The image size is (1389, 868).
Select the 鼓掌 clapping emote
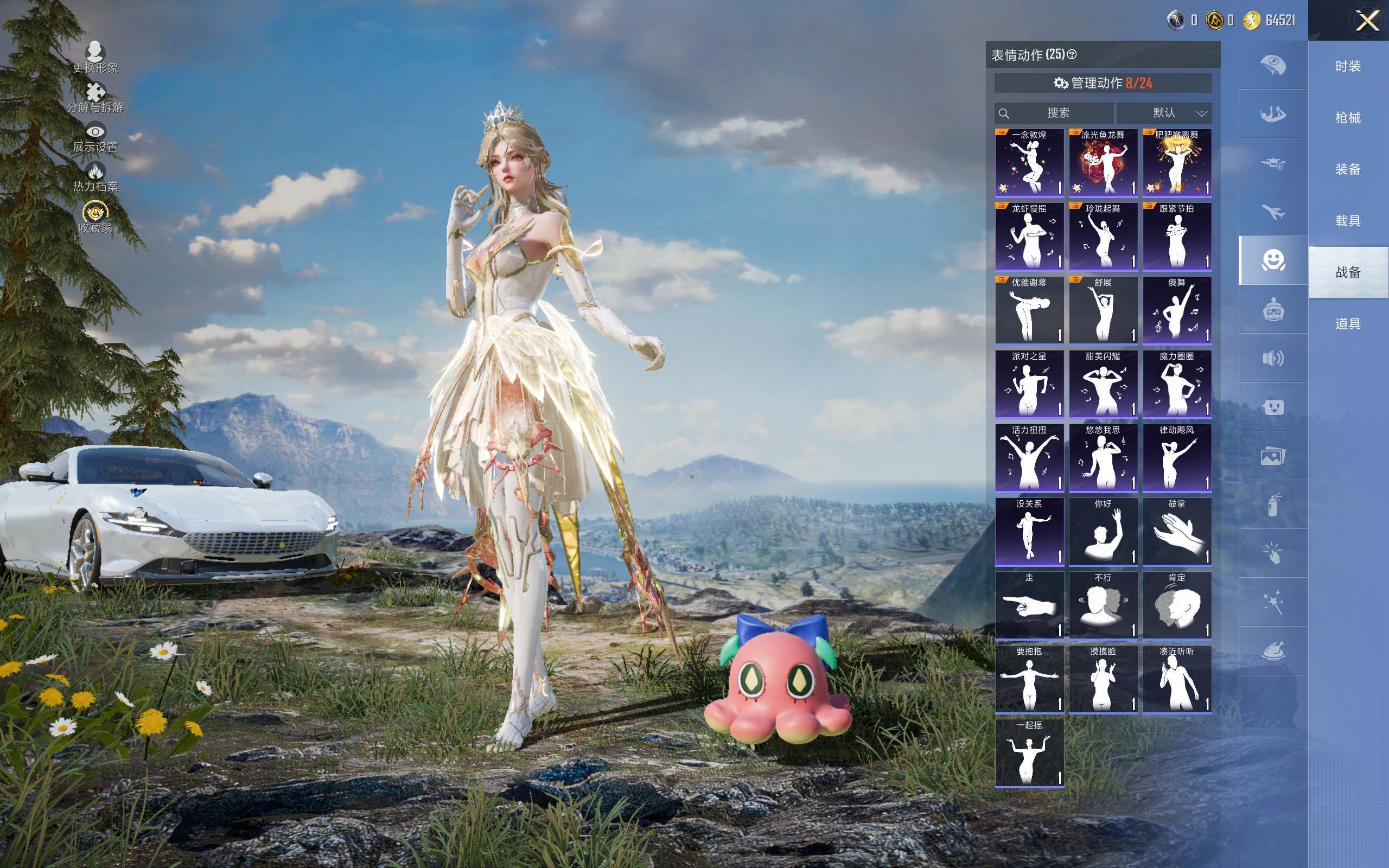(x=1177, y=532)
